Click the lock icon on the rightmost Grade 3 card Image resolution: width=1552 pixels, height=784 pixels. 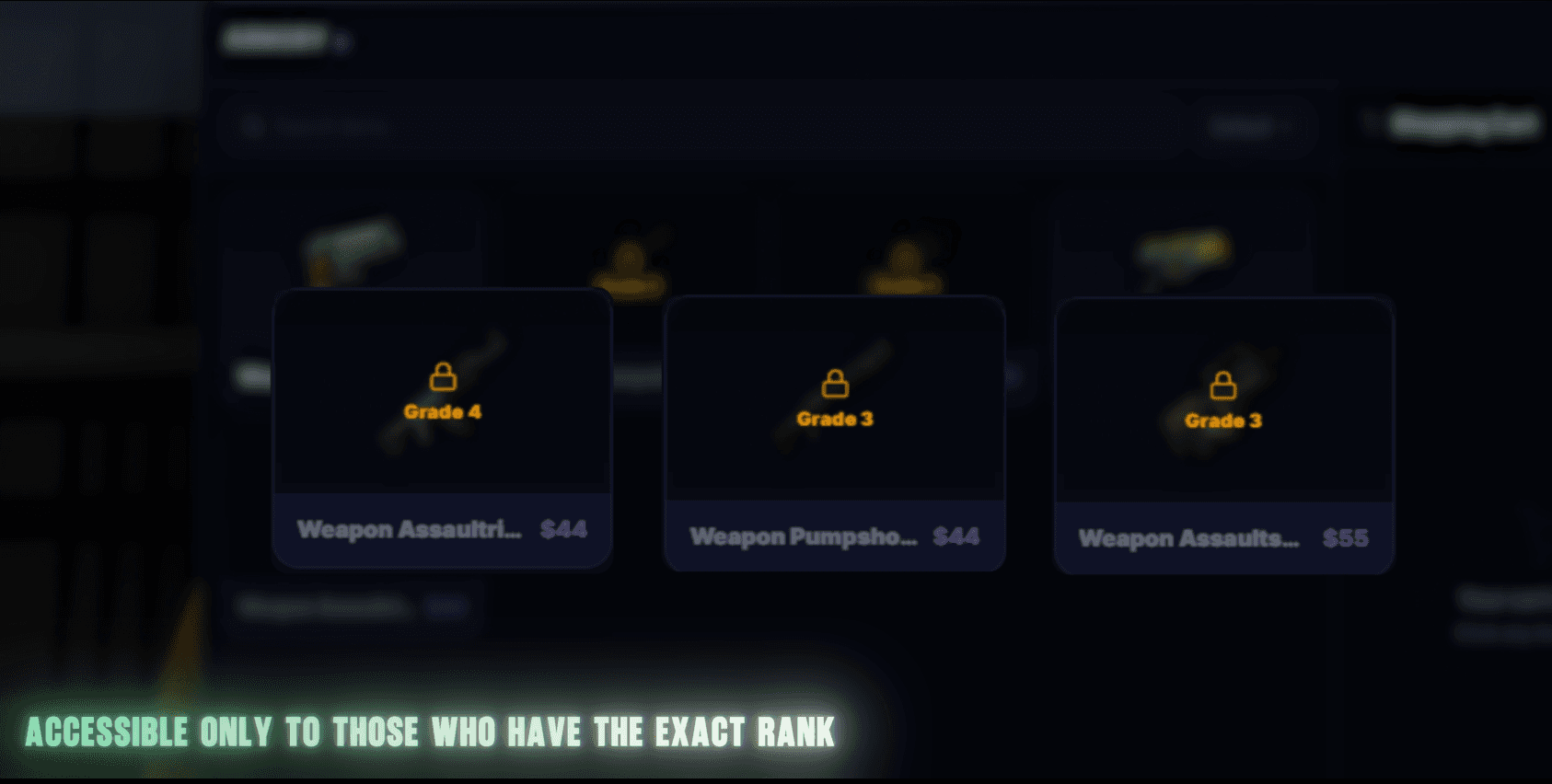[x=1224, y=386]
